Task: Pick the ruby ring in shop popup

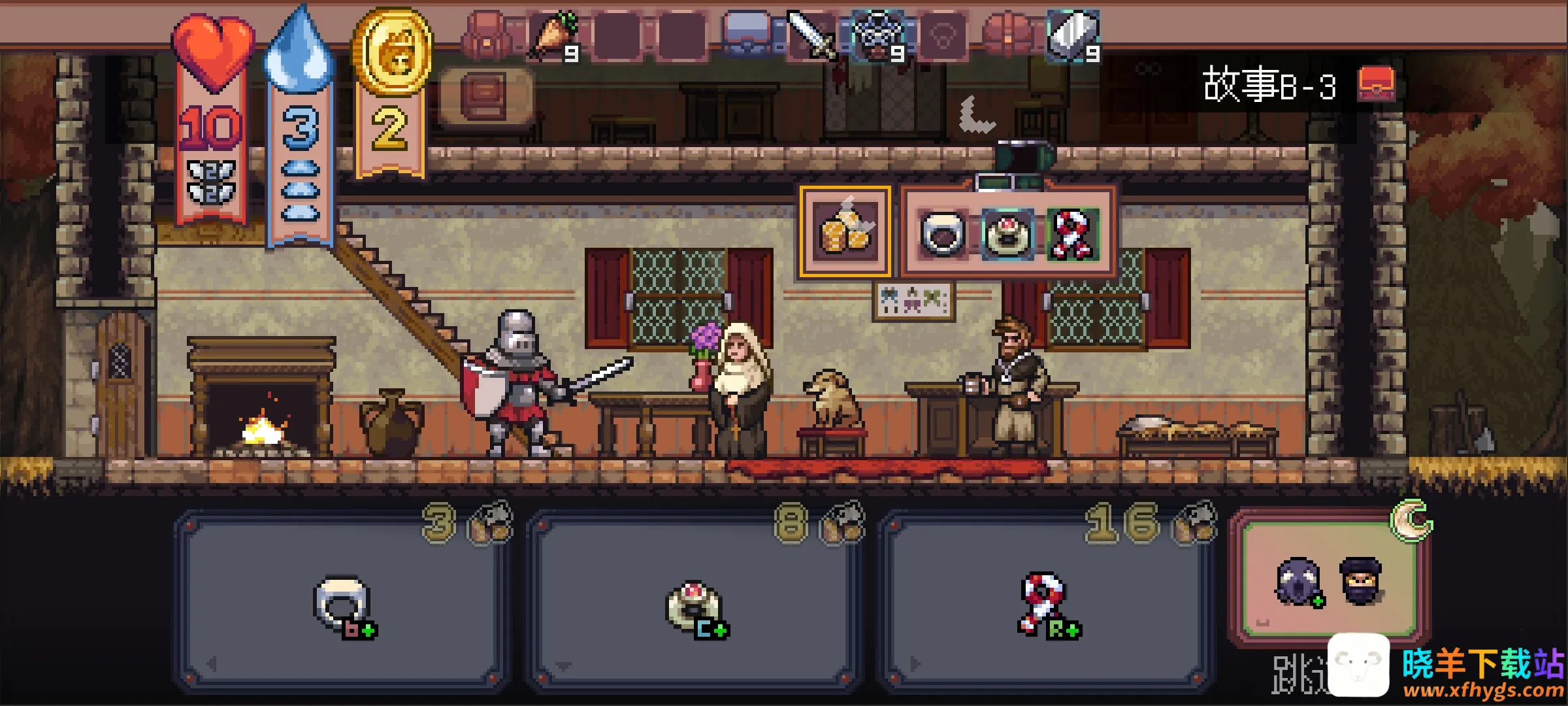Action: pos(1007,233)
